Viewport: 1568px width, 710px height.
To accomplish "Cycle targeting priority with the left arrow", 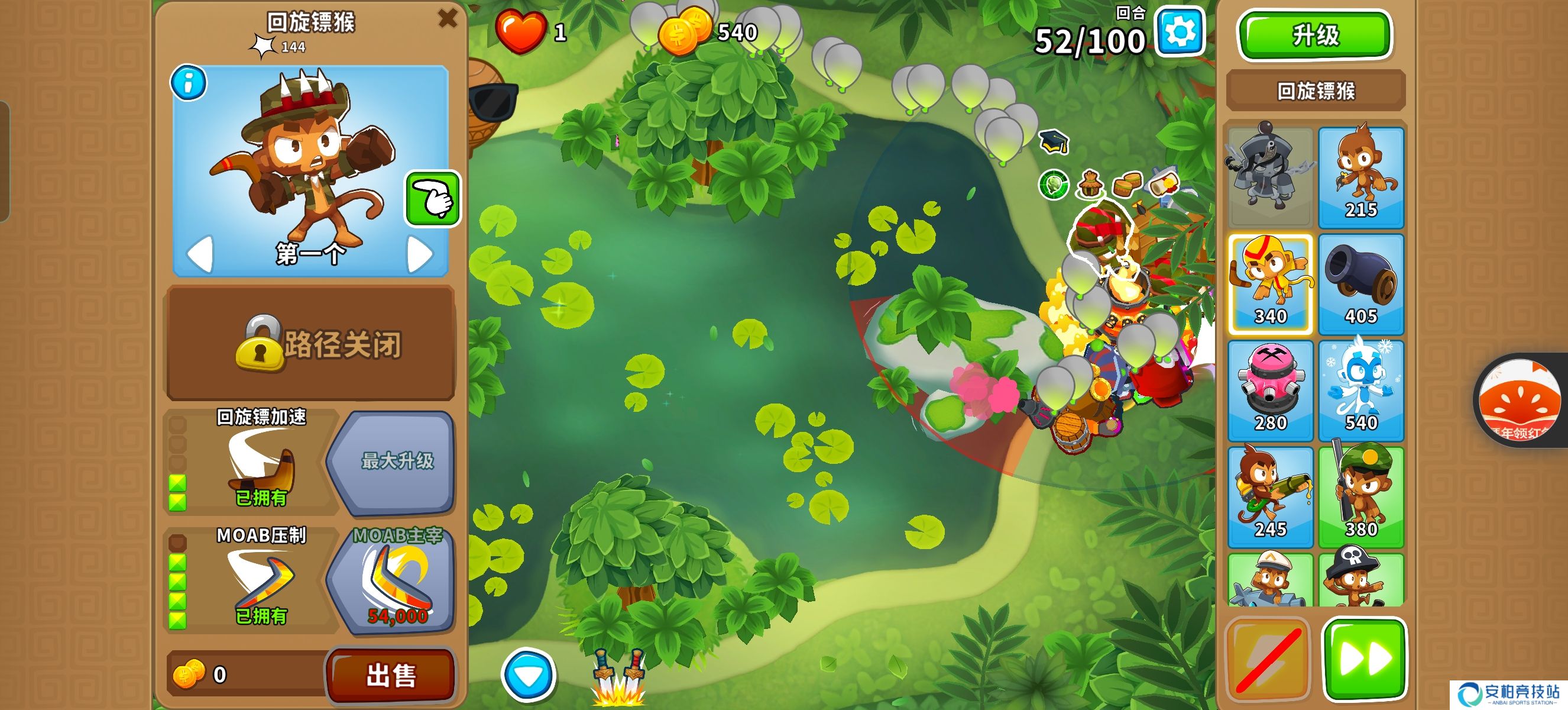I will point(200,254).
